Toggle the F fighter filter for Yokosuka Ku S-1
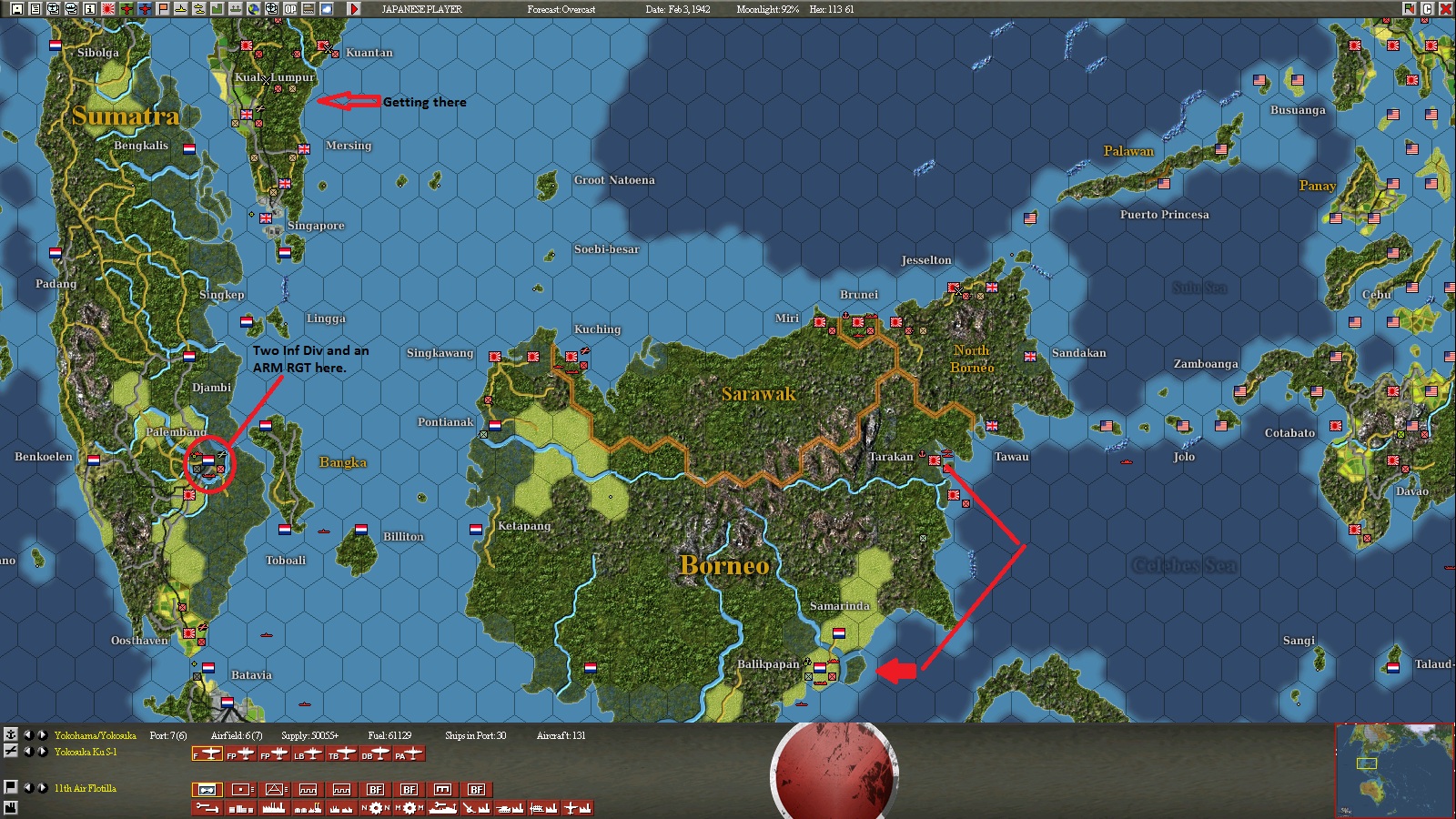Viewport: 1456px width, 819px height. click(x=207, y=755)
